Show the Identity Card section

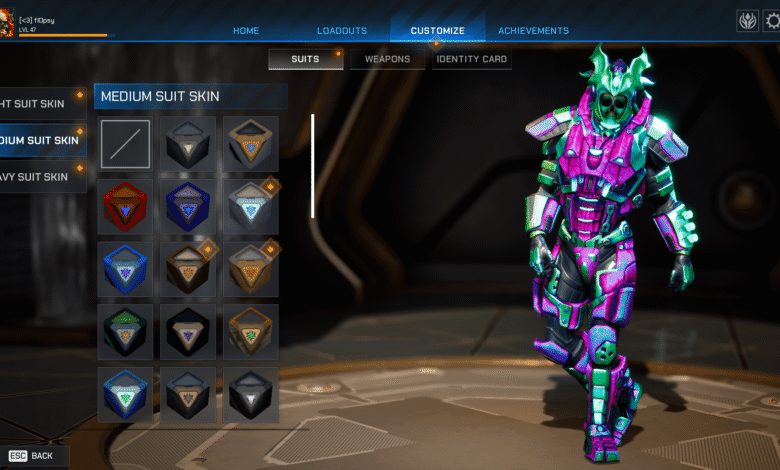(x=472, y=59)
